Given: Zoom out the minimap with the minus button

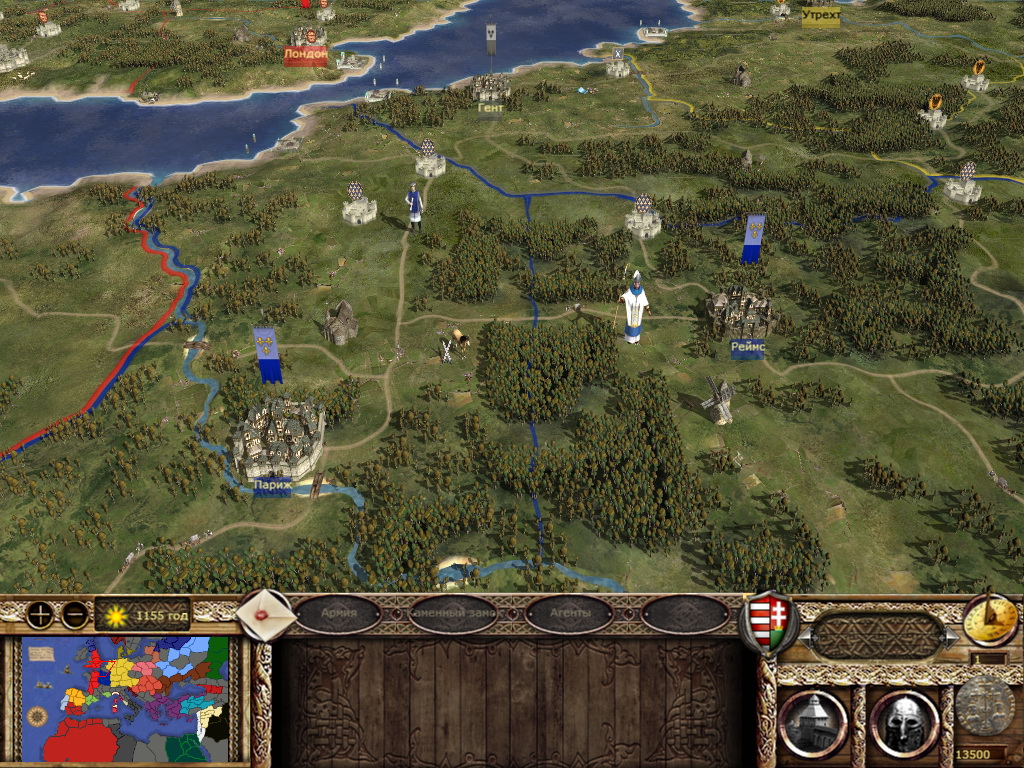Looking at the screenshot, I should tap(74, 614).
